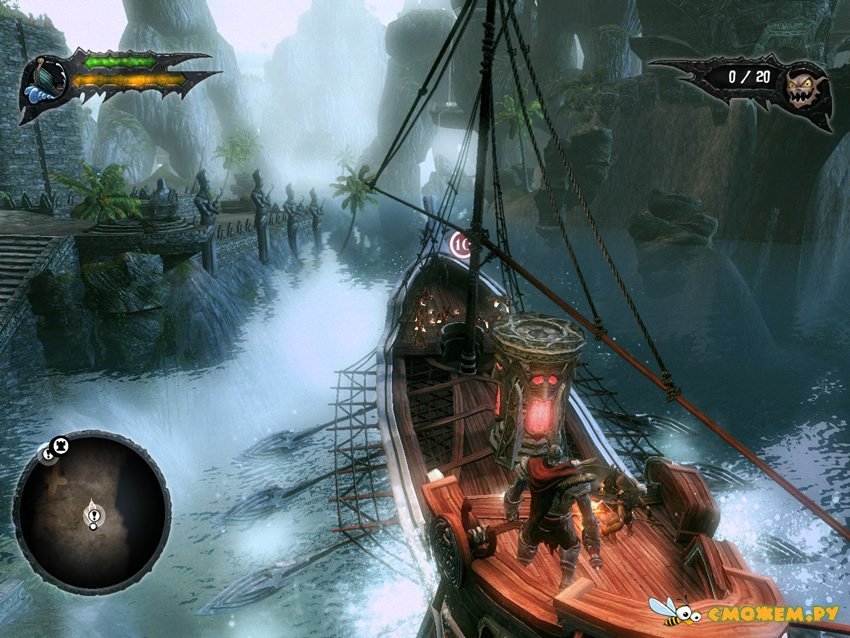The image size is (850, 638).
Task: Click the small marker badge on minimap rim
Action: [51, 451]
